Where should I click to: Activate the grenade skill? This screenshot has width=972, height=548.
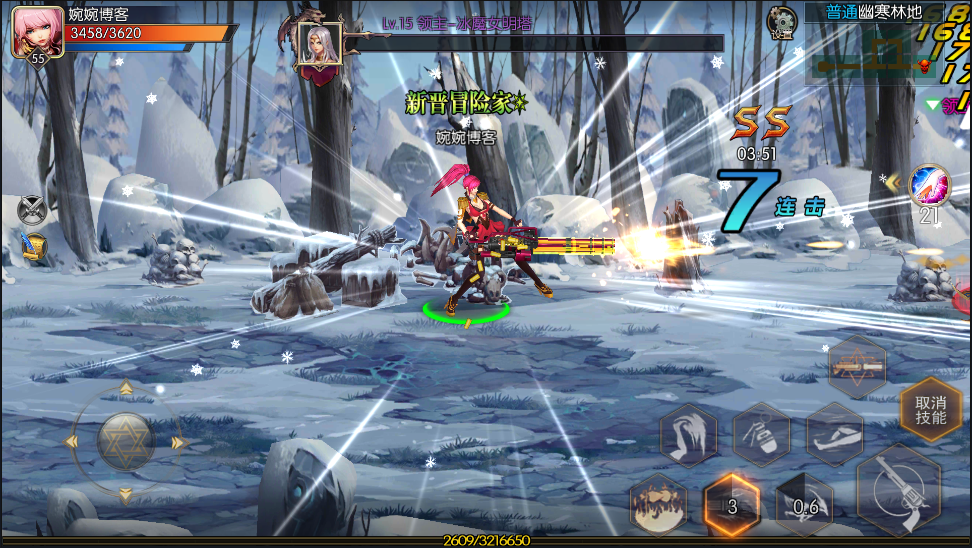pos(761,435)
